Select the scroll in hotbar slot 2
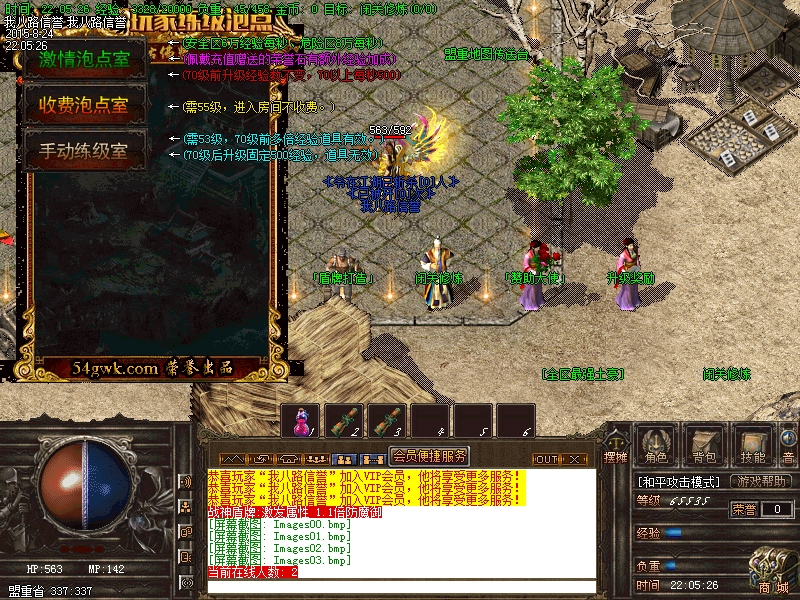Screen dimensions: 800x600 (x=343, y=420)
